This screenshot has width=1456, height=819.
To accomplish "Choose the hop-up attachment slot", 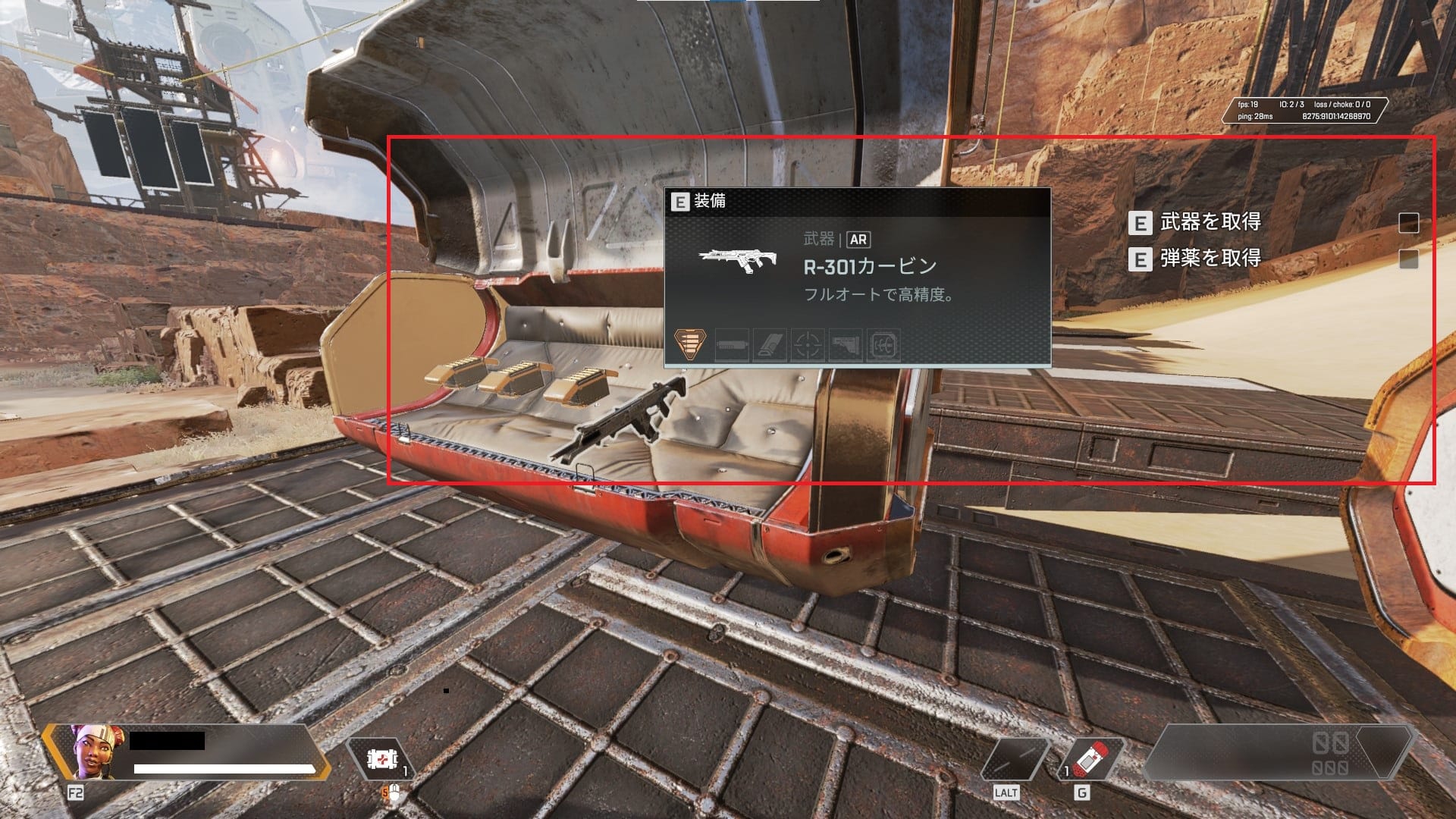I will 883,345.
